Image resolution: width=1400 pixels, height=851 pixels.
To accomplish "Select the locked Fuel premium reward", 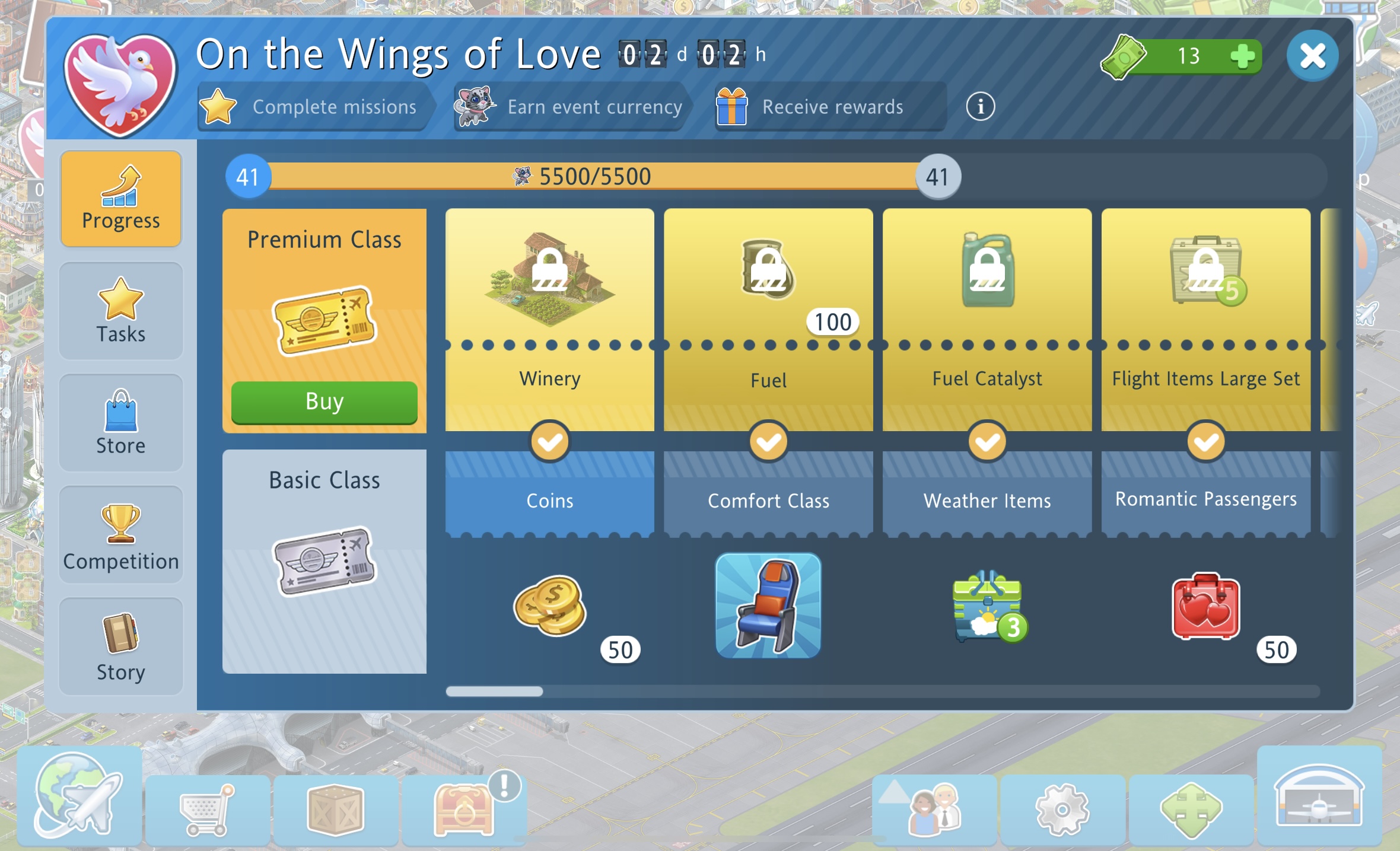I will pyautogui.click(x=768, y=273).
